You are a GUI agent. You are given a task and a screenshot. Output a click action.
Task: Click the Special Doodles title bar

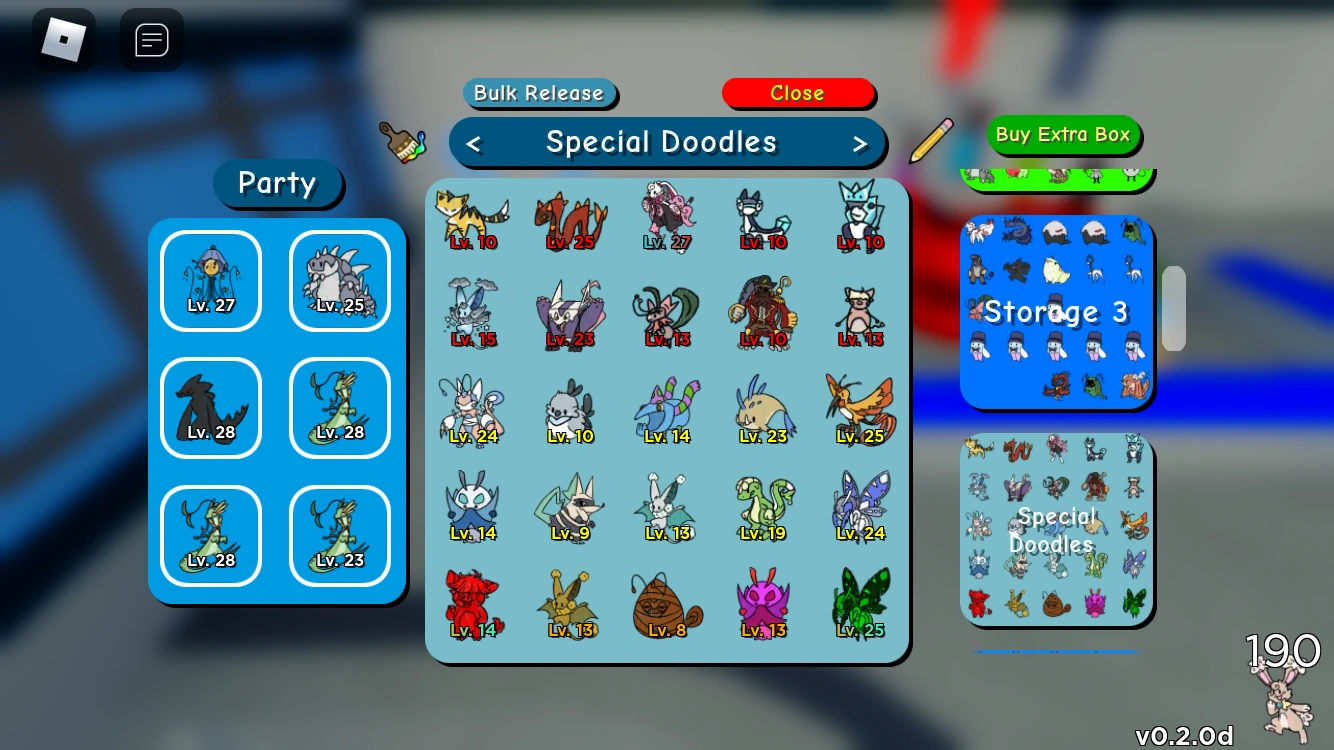click(x=667, y=142)
